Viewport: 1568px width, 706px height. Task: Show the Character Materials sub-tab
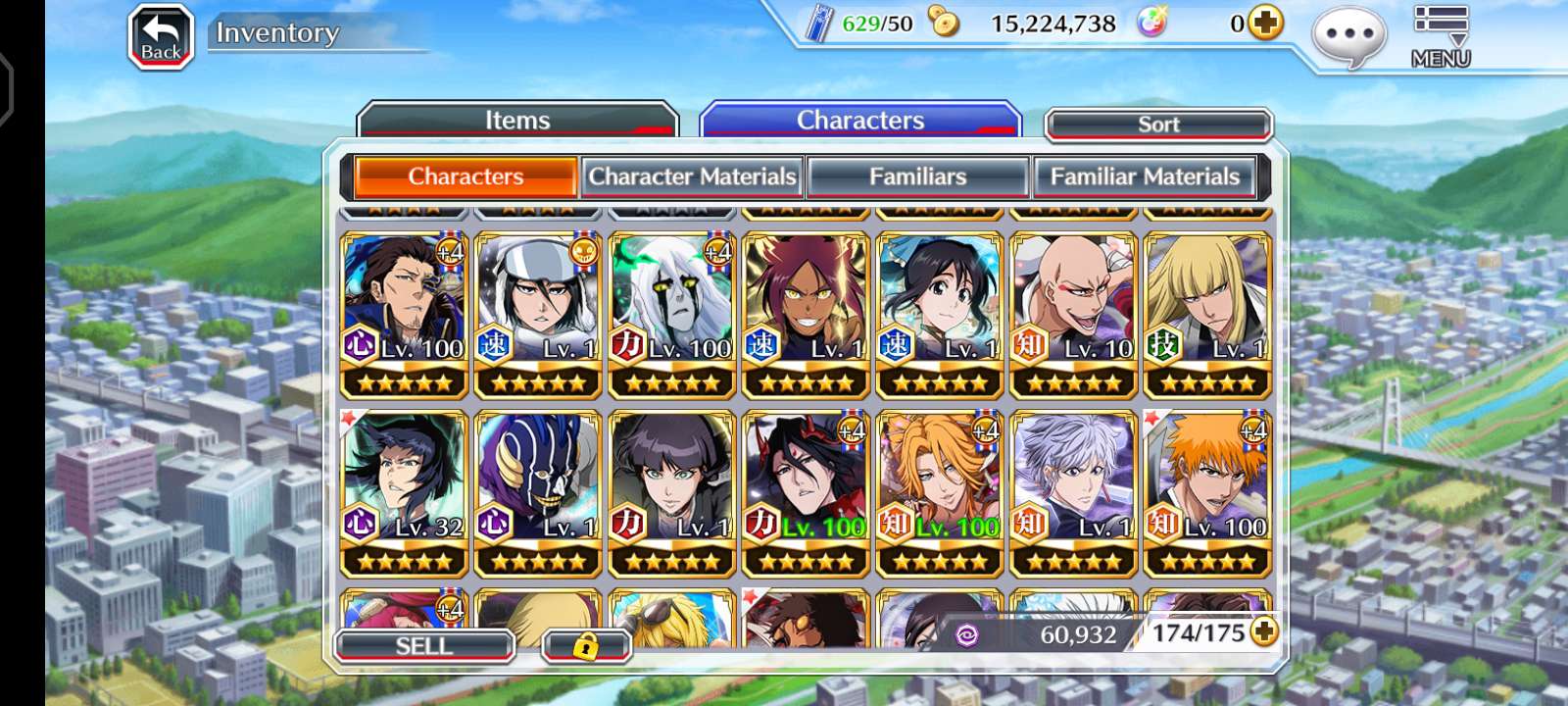pyautogui.click(x=692, y=176)
